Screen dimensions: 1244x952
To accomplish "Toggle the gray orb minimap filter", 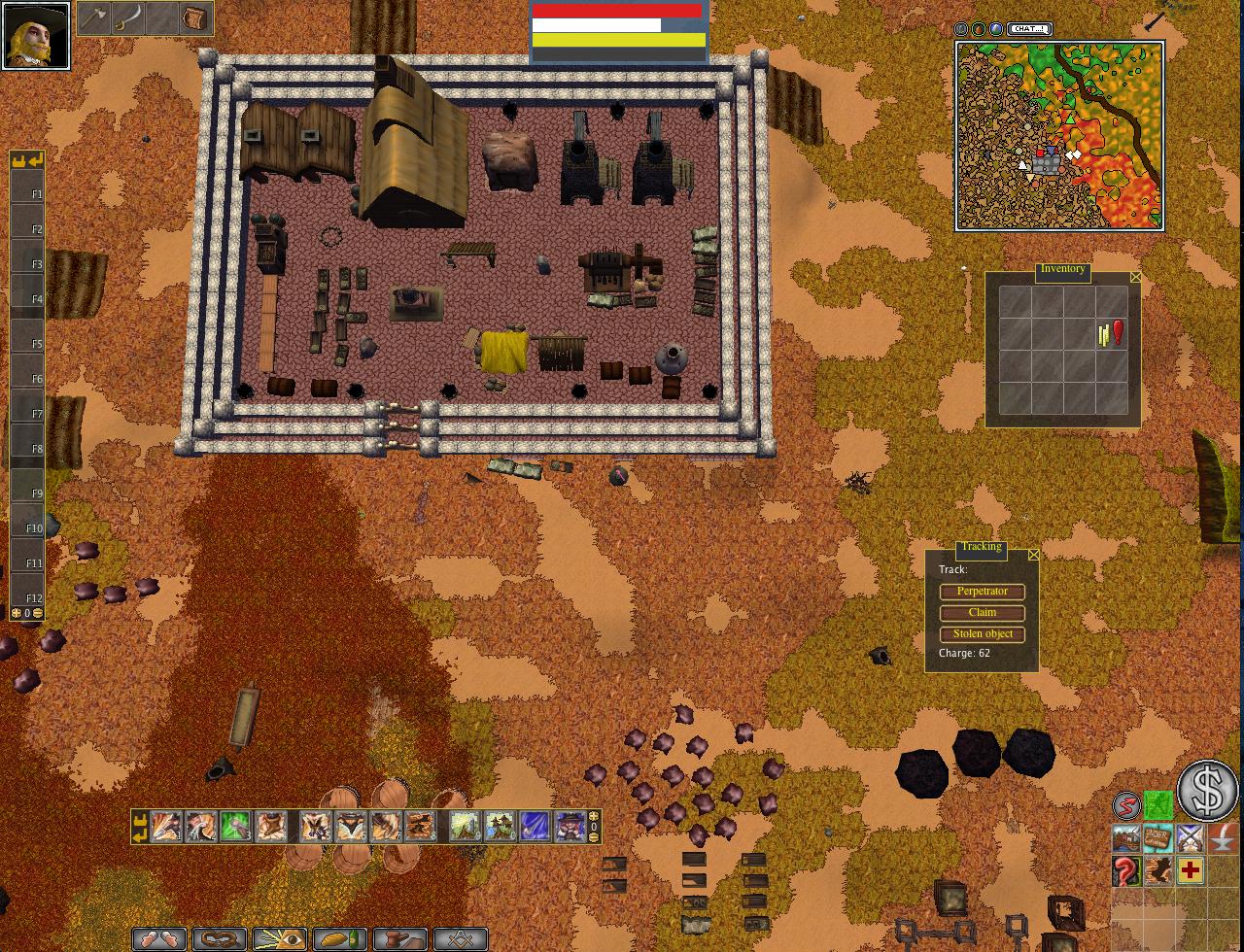I will pyautogui.click(x=962, y=29).
